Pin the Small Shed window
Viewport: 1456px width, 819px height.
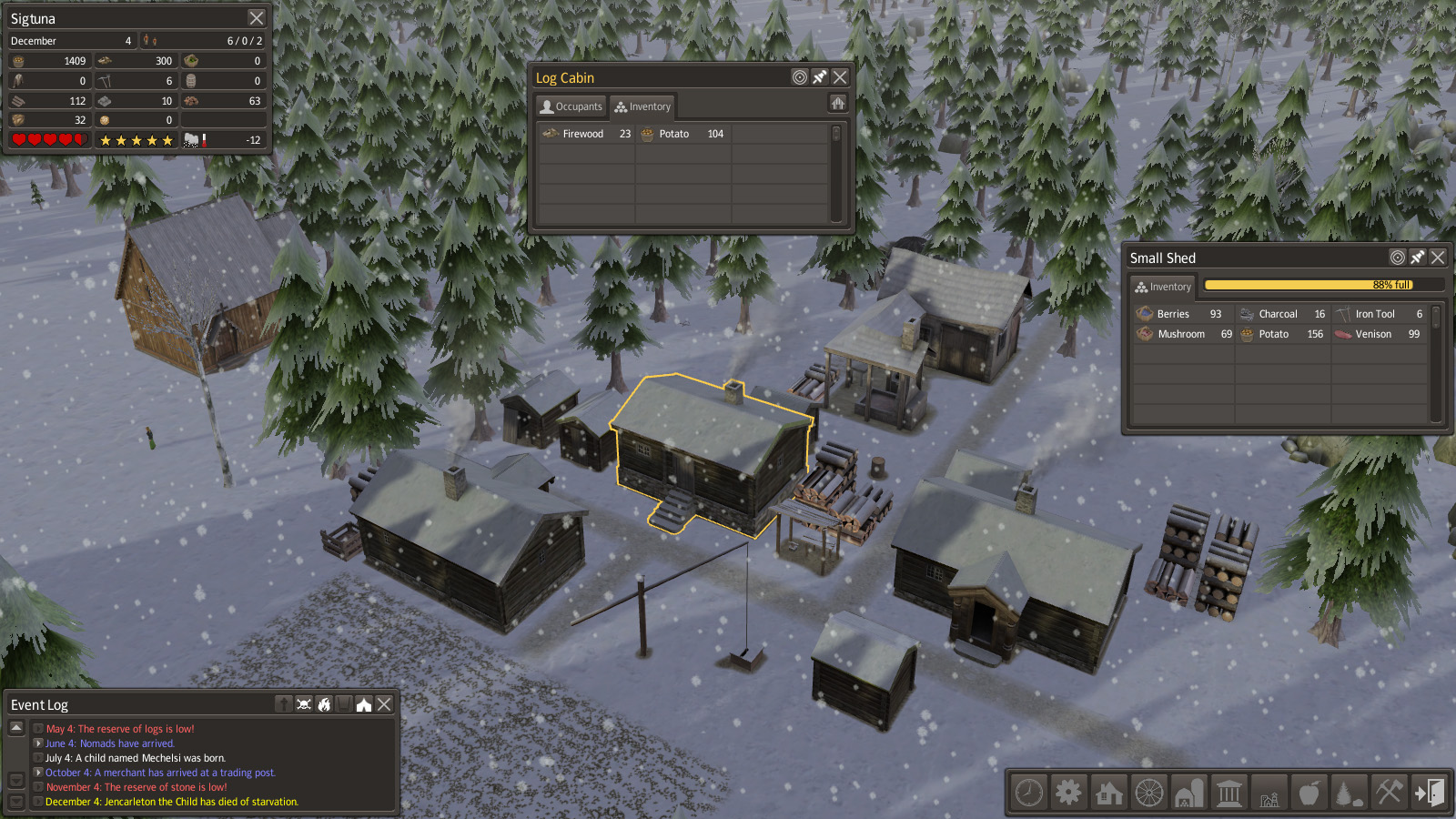[x=1418, y=258]
